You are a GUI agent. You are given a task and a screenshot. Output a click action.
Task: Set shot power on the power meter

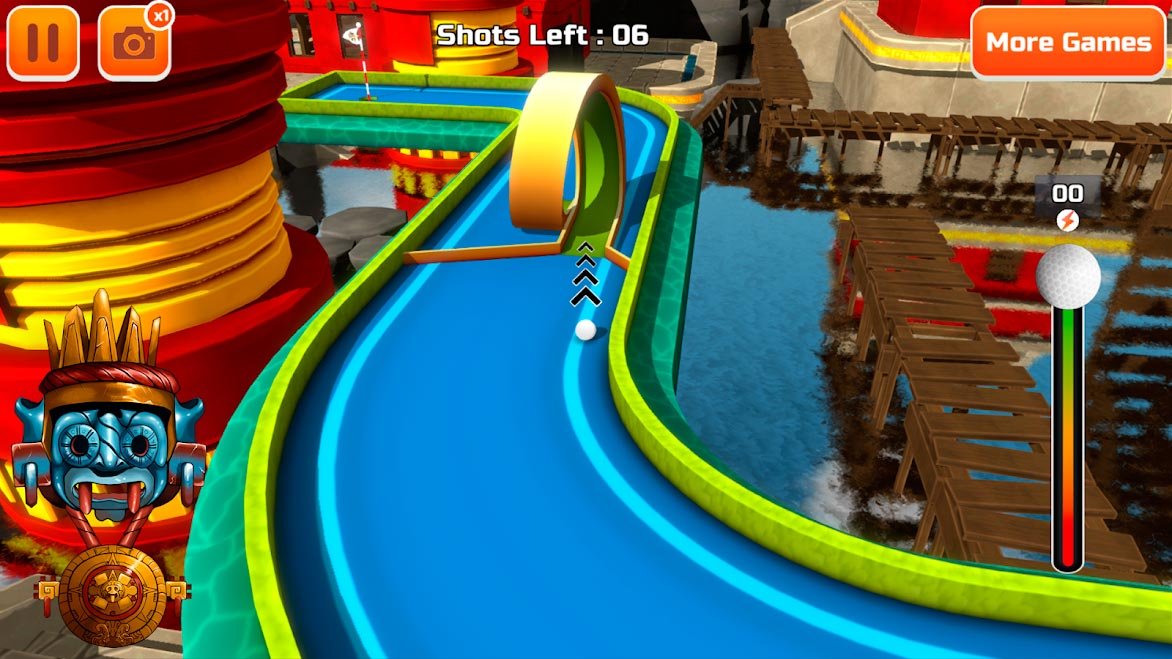1067,440
